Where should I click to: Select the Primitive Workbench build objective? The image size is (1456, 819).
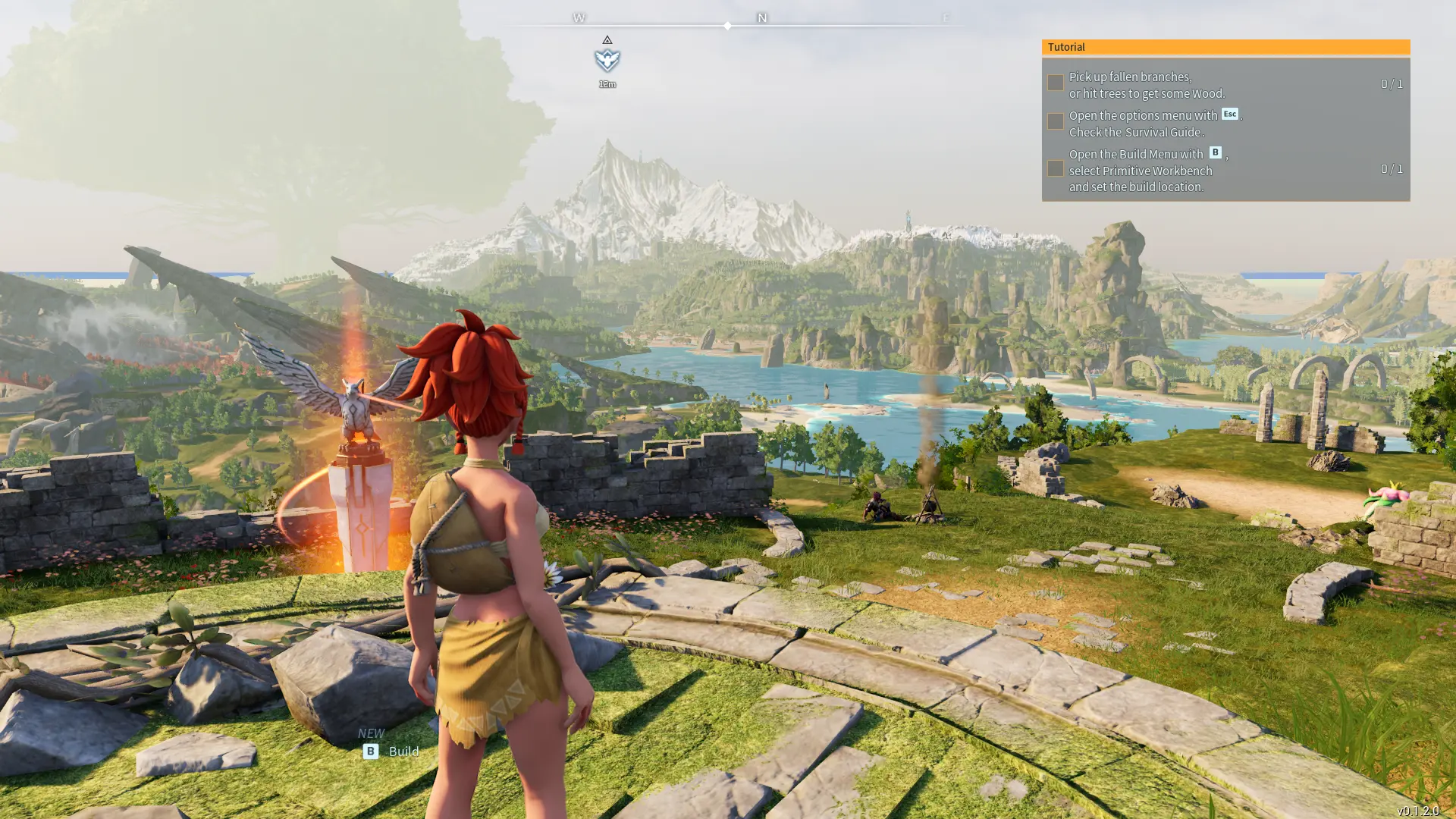click(x=1147, y=170)
